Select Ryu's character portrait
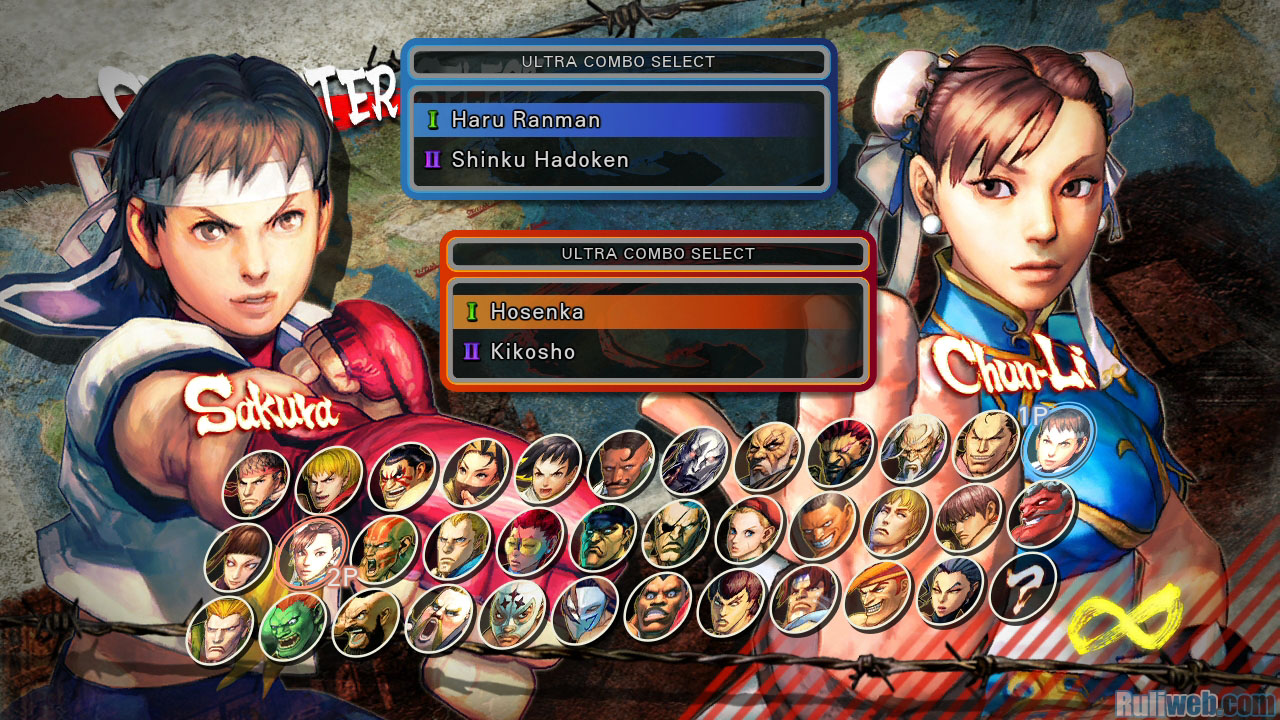Image resolution: width=1280 pixels, height=720 pixels. click(256, 485)
